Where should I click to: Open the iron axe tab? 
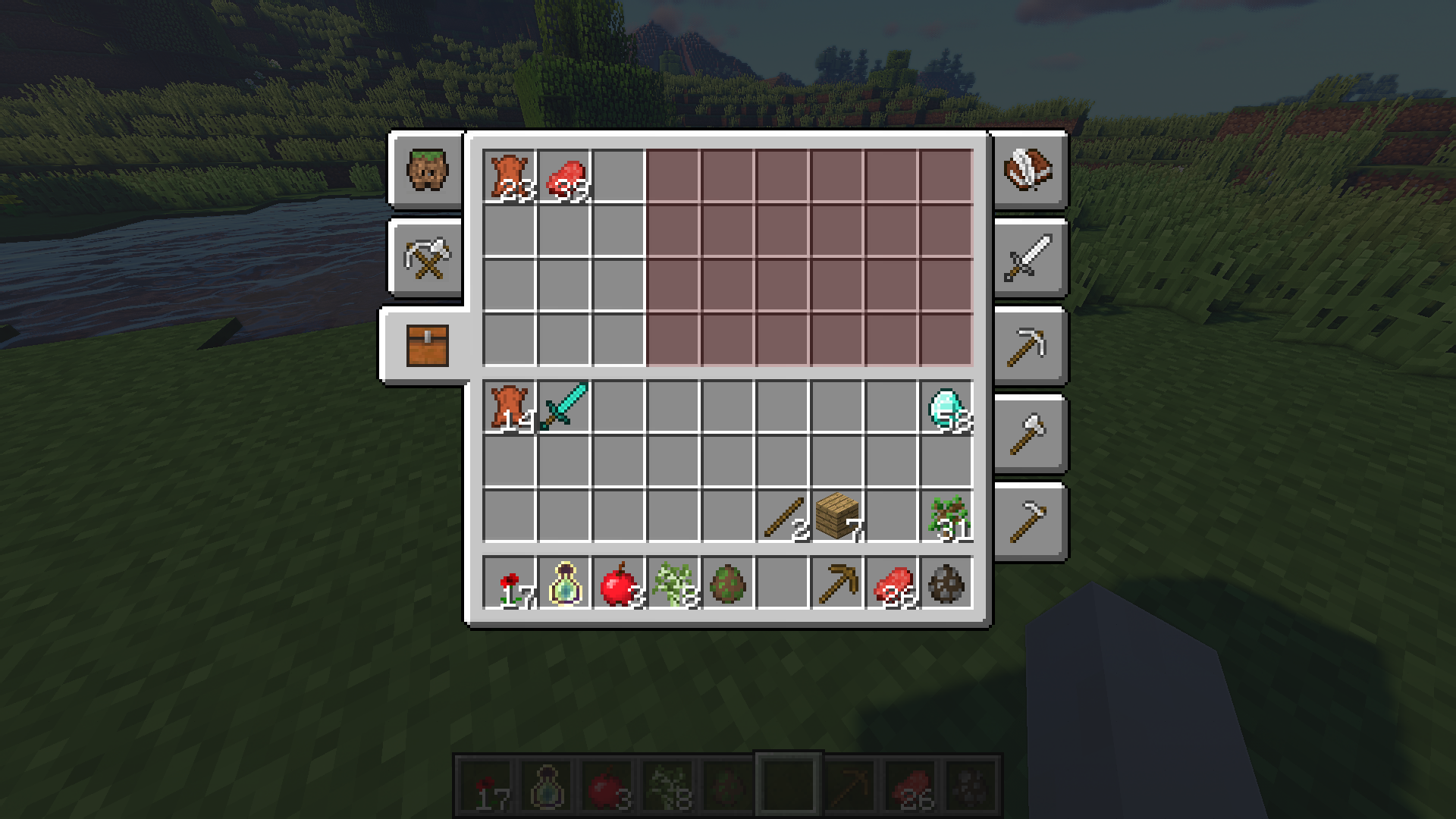point(1028,434)
